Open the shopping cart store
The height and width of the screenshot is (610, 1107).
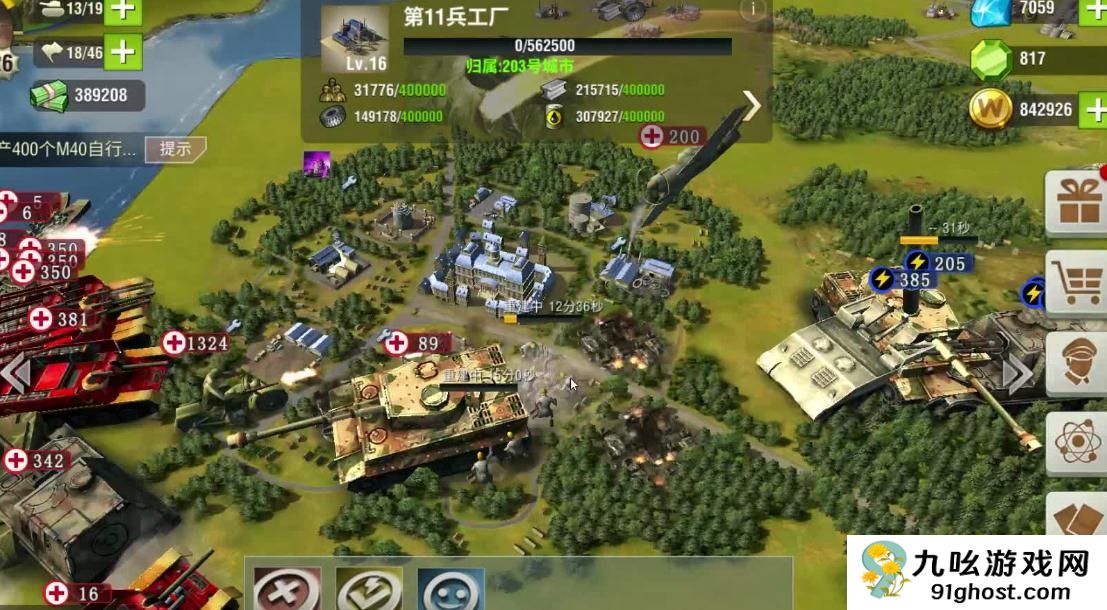[x=1079, y=284]
